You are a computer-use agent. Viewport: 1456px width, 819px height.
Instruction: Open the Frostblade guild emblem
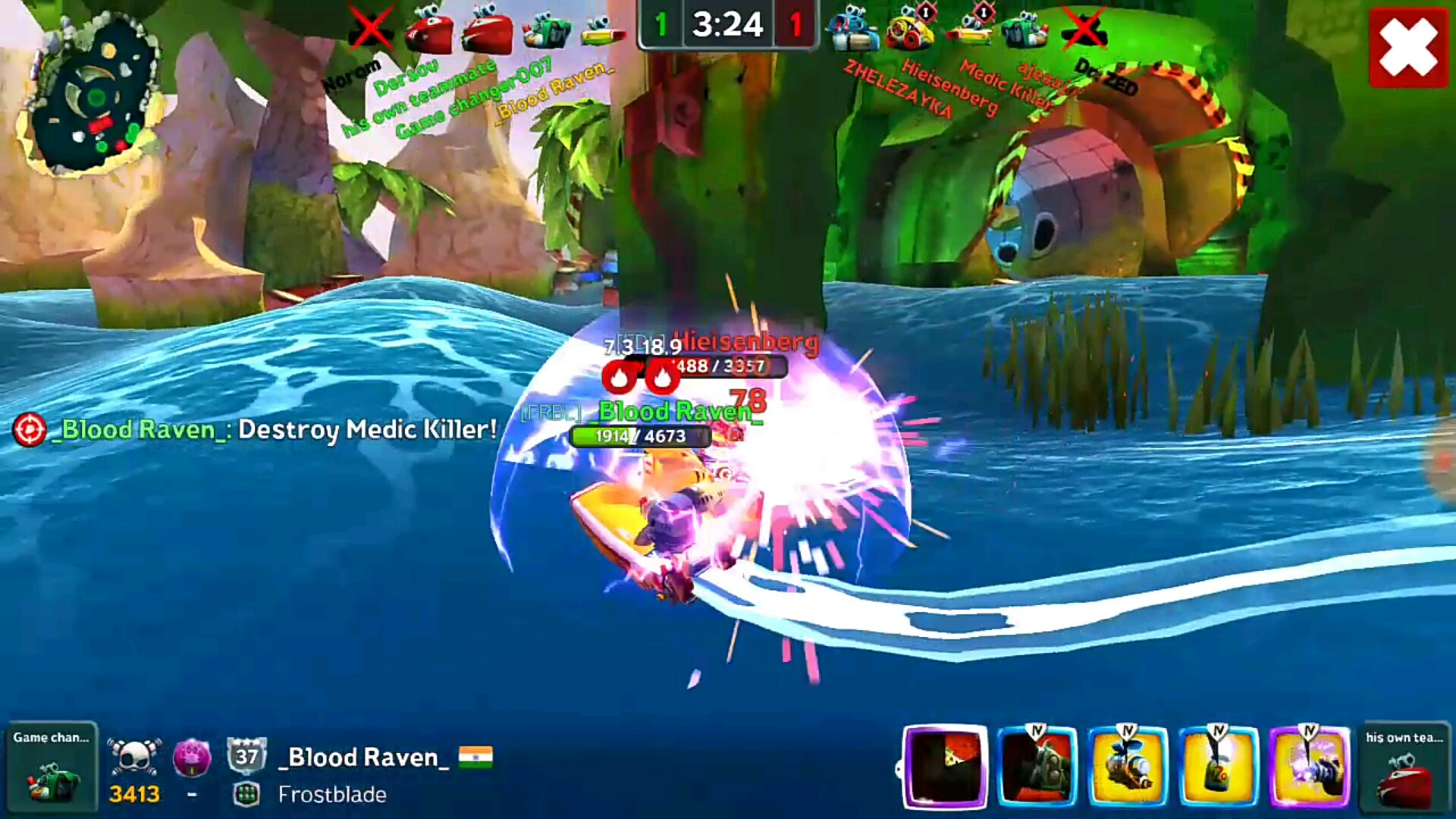coord(246,794)
